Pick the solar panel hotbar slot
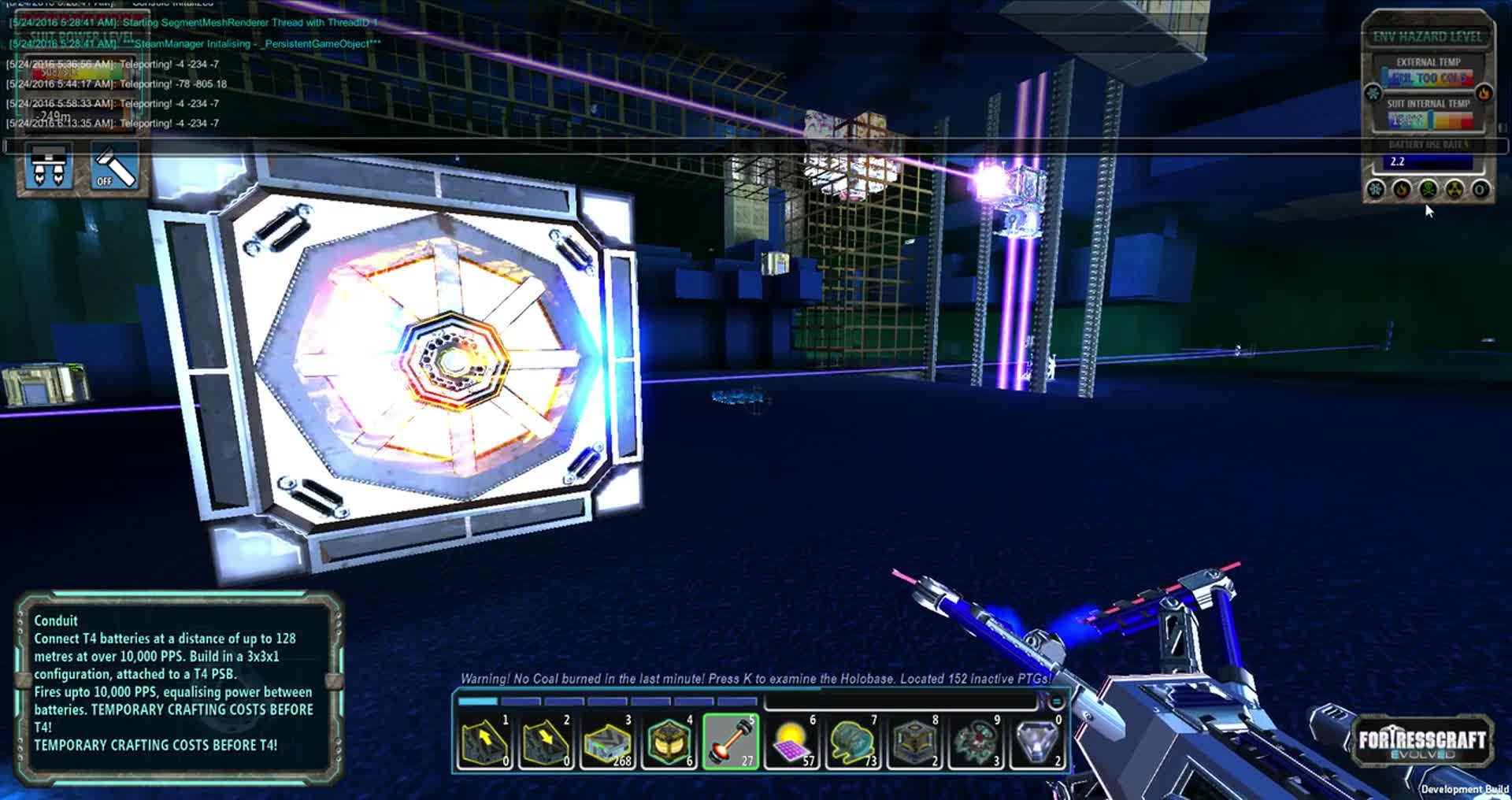 [791, 742]
